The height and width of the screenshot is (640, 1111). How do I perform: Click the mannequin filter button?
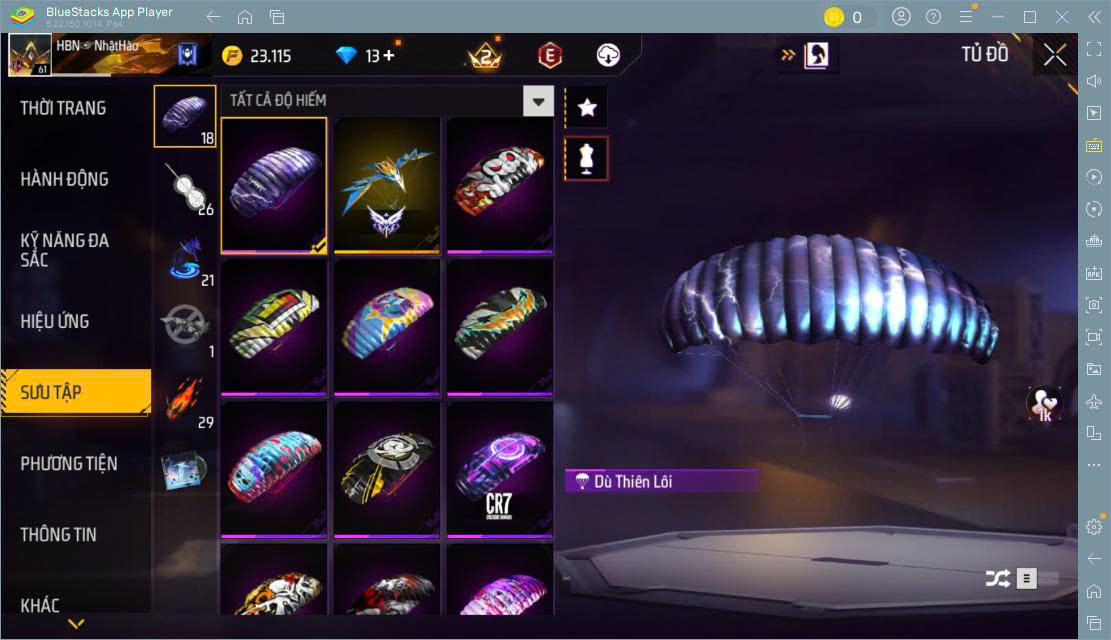tap(587, 159)
